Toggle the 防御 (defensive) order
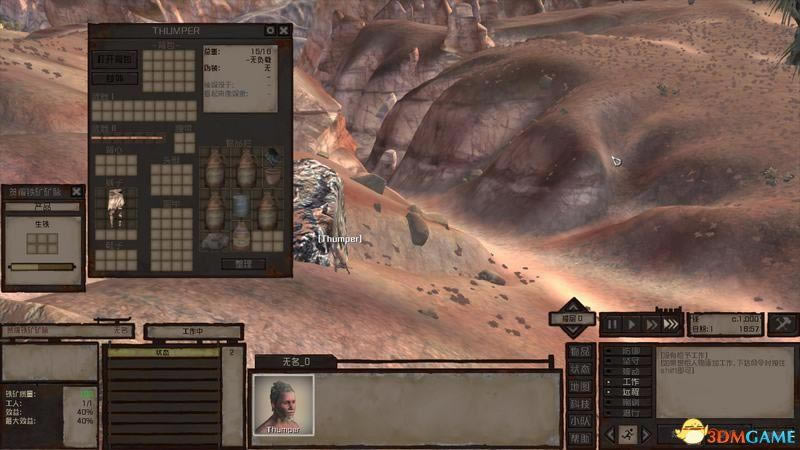800x450 pixels. (630, 352)
